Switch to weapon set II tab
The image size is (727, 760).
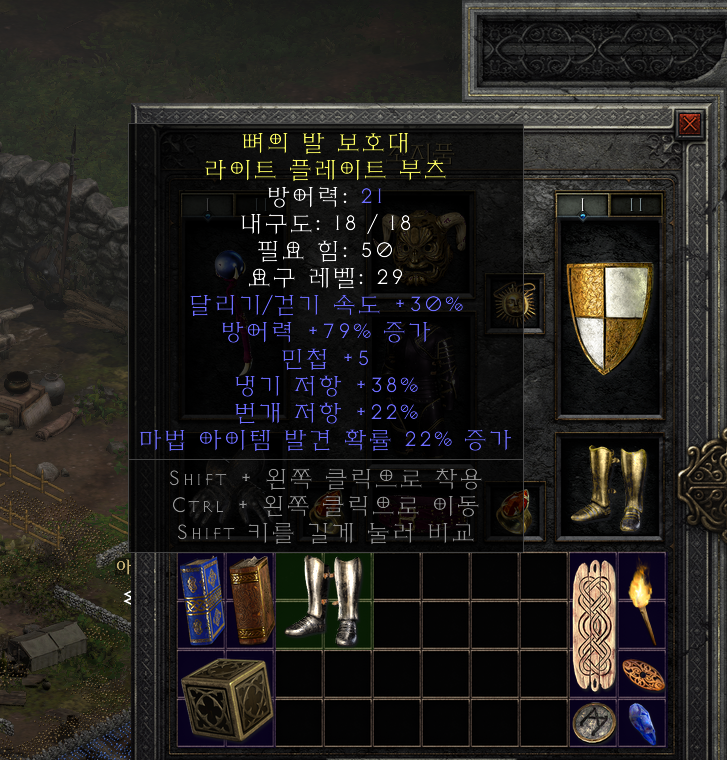click(x=636, y=206)
